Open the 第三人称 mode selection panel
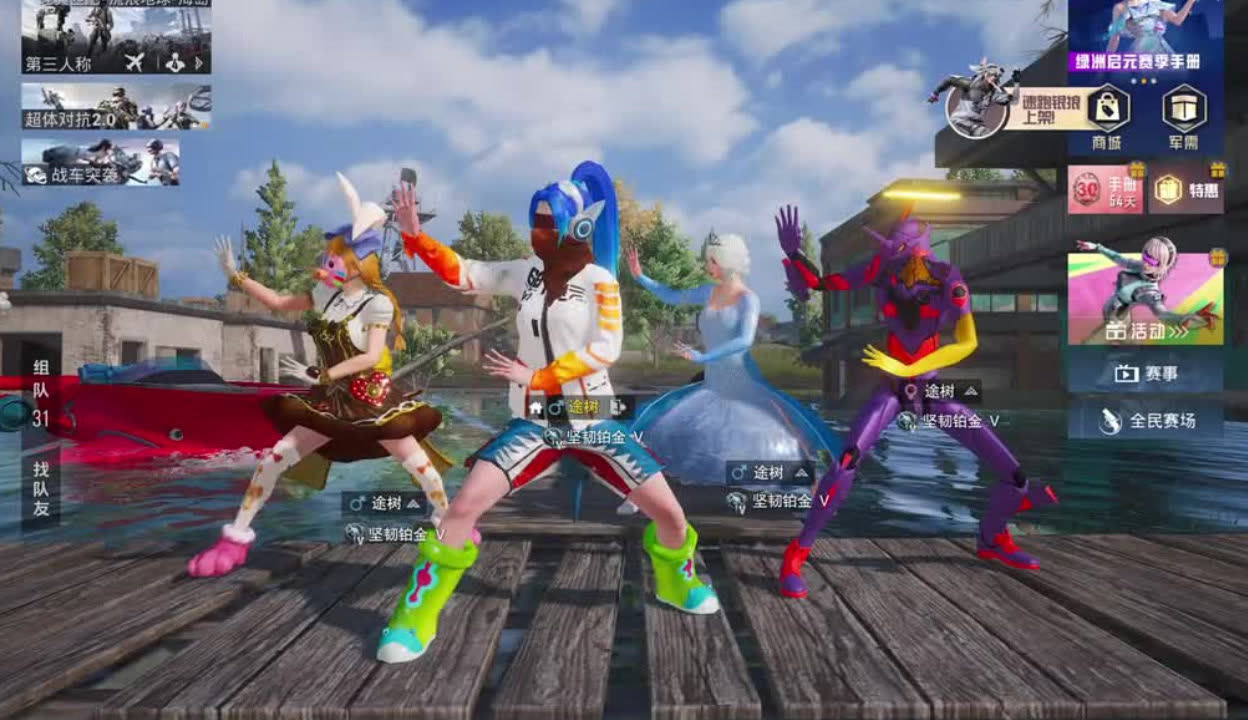1248x720 pixels. click(x=116, y=37)
